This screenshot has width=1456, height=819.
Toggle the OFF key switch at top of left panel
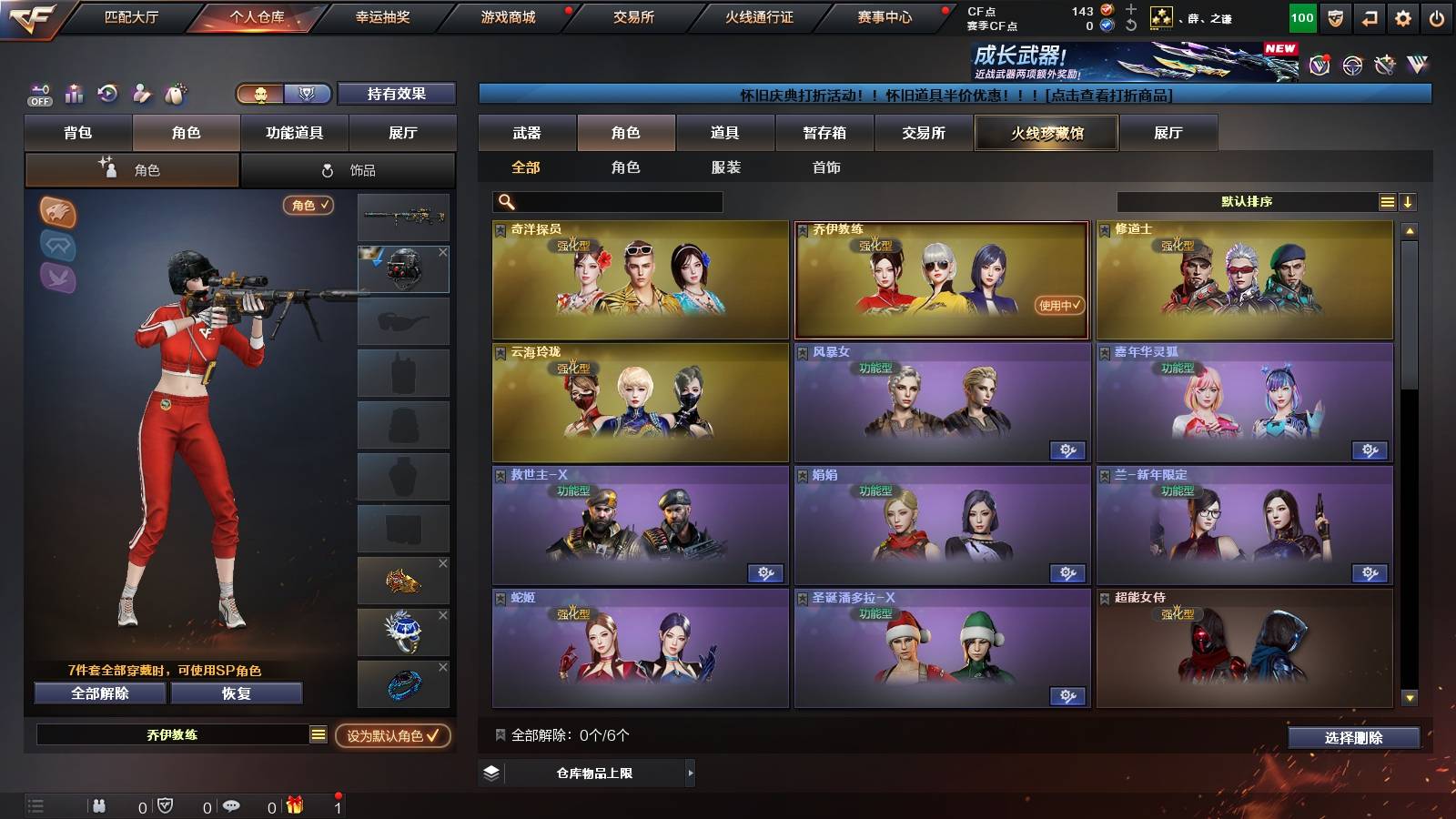click(x=39, y=94)
